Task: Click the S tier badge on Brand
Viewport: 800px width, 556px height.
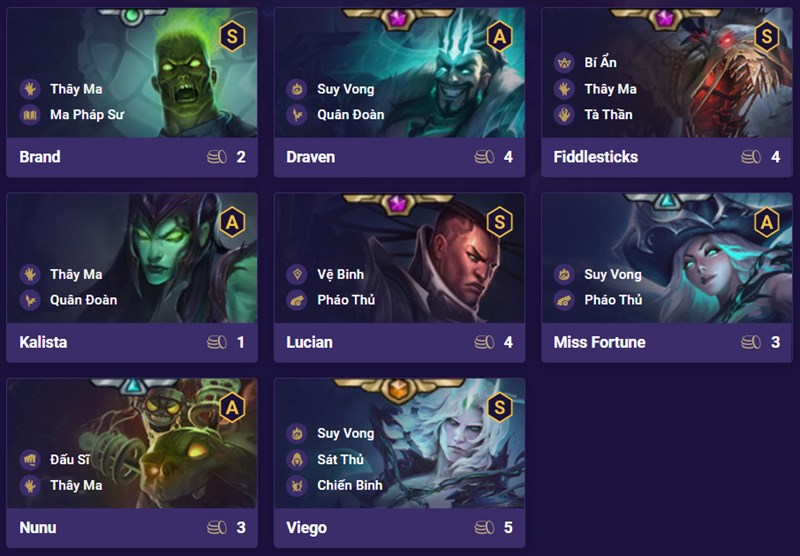Action: click(231, 37)
